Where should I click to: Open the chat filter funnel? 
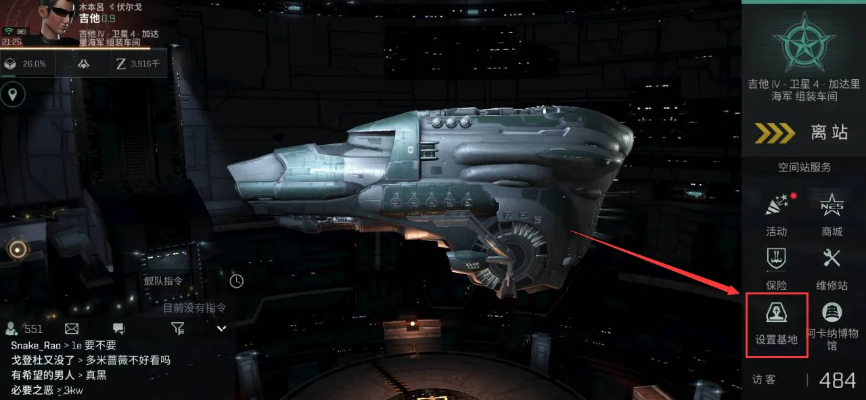pyautogui.click(x=177, y=328)
